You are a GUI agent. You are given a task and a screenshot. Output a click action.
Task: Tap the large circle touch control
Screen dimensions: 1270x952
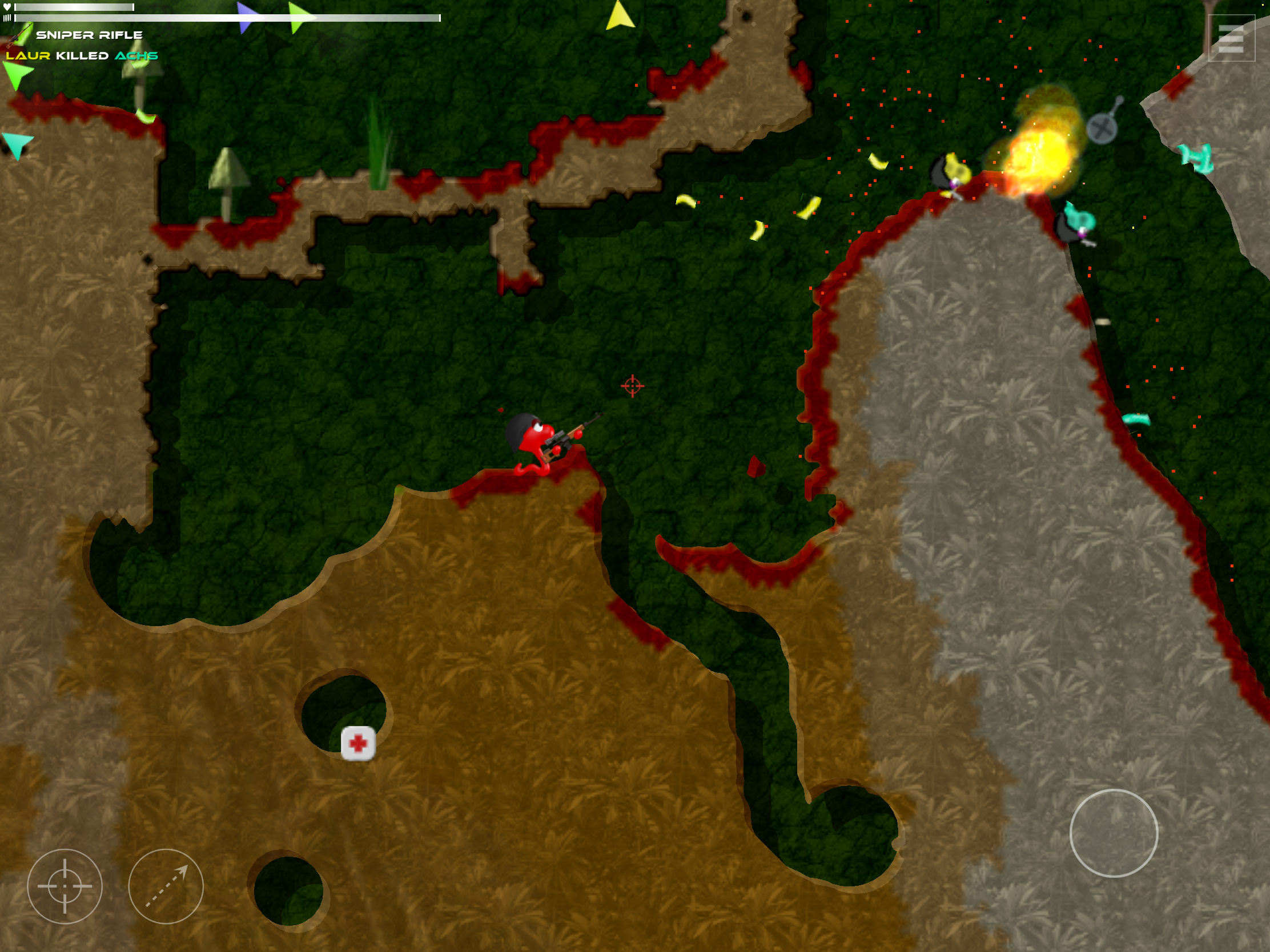tap(1114, 833)
